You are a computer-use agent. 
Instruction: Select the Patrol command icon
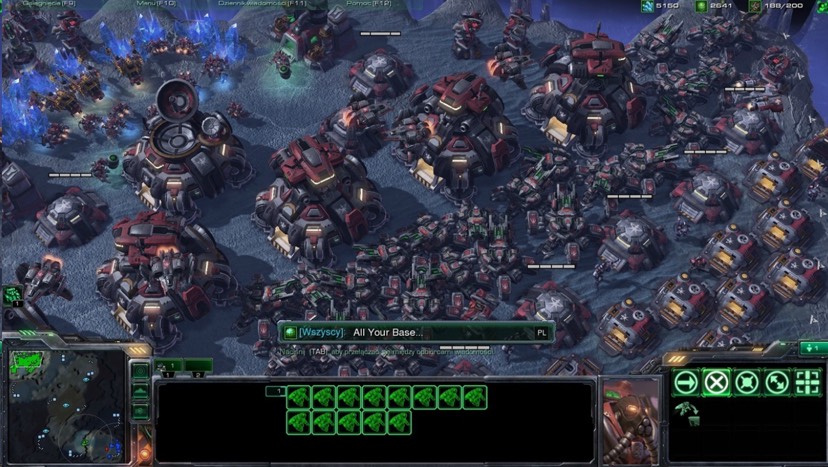pos(776,381)
